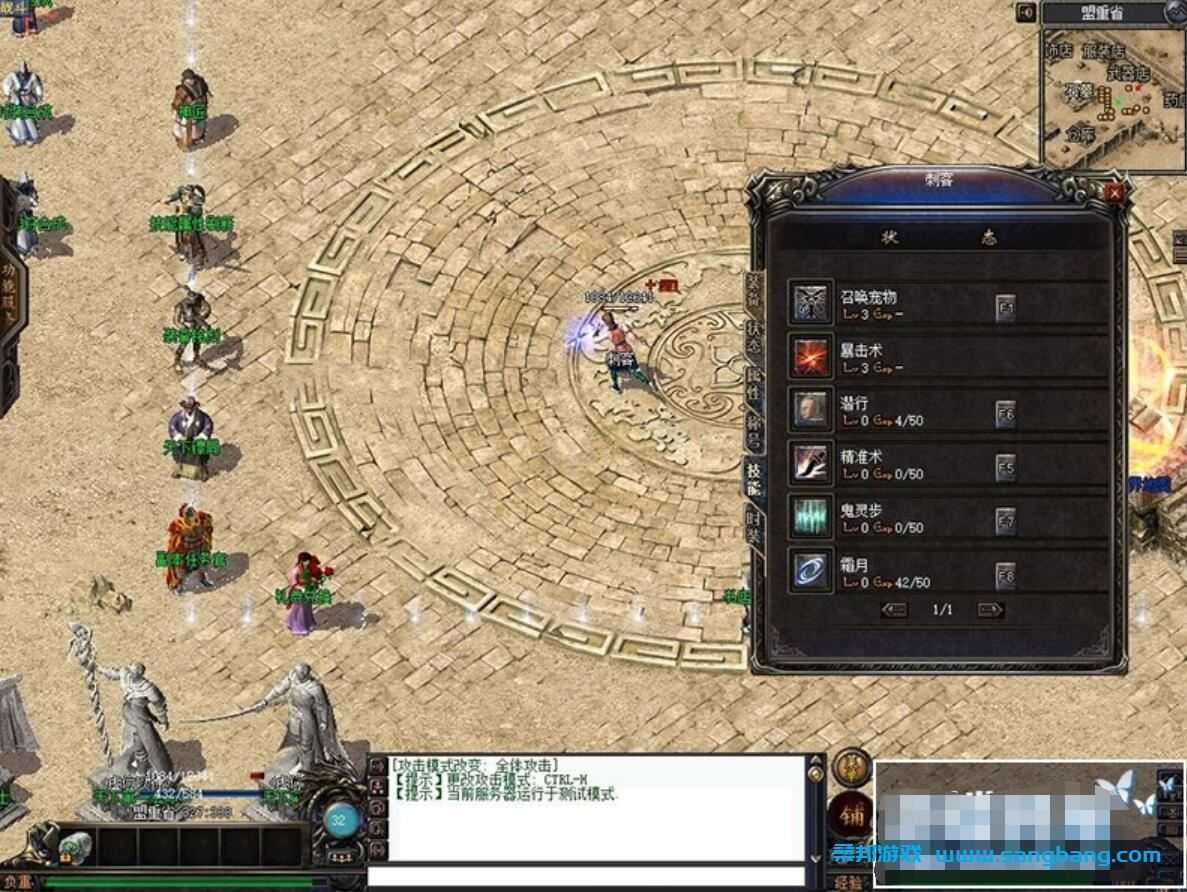Click the F8 hotkey button for 霜月
Viewport: 1187px width, 892px height.
pyautogui.click(x=1006, y=576)
